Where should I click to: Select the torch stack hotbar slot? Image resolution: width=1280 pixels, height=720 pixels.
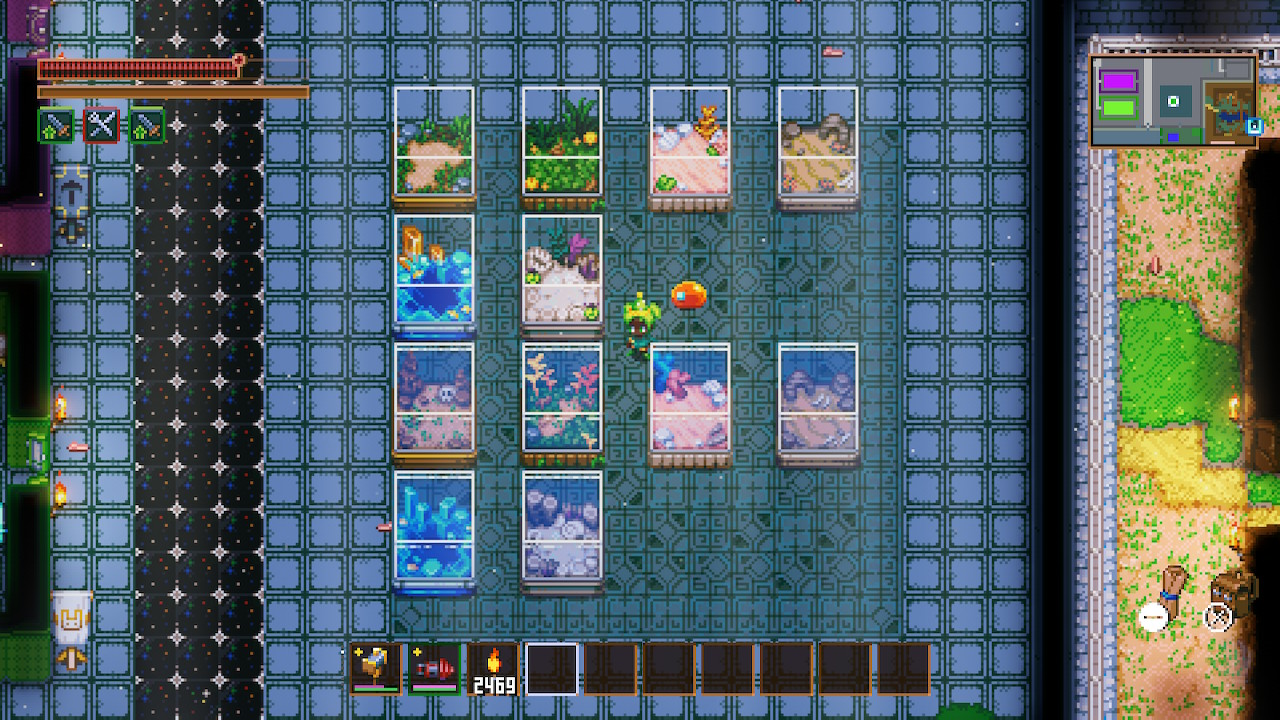(x=493, y=669)
